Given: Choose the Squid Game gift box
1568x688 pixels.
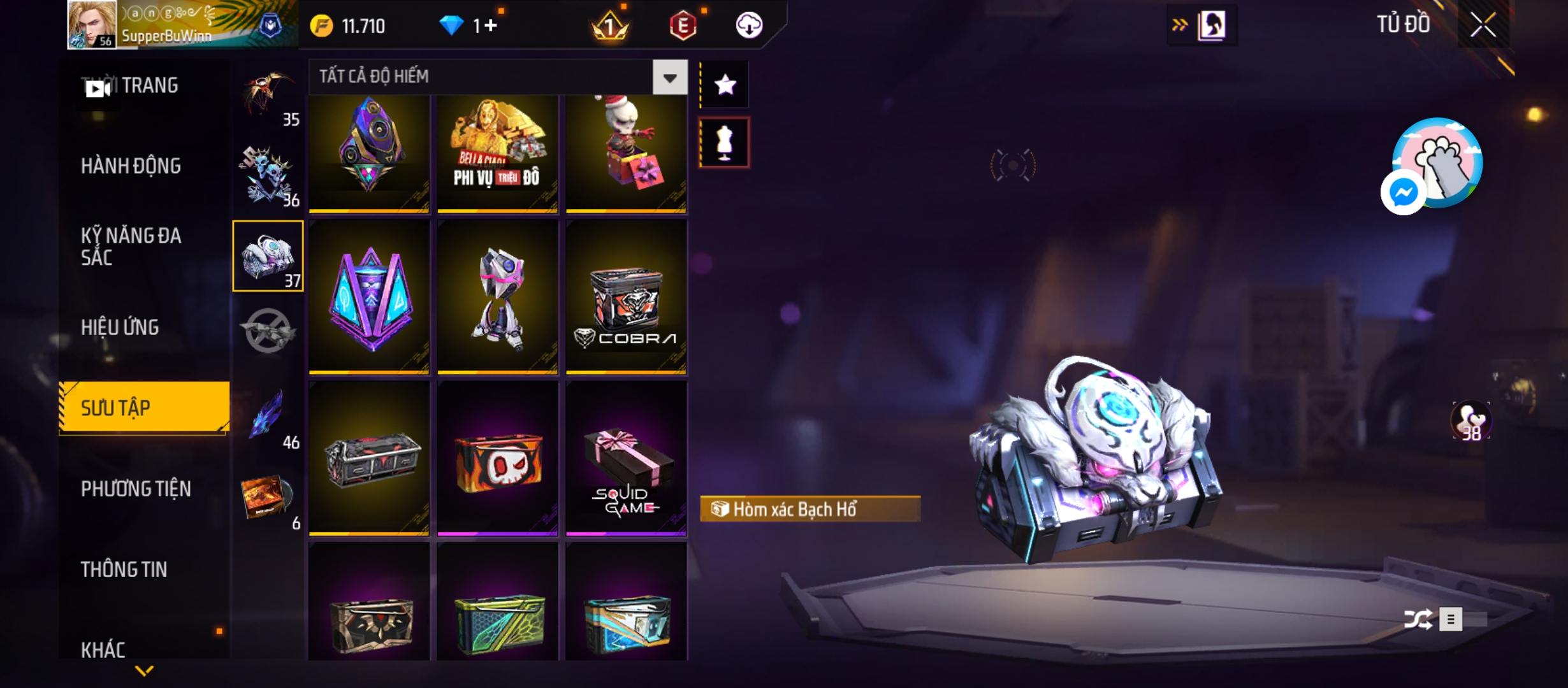Looking at the screenshot, I should click(626, 459).
